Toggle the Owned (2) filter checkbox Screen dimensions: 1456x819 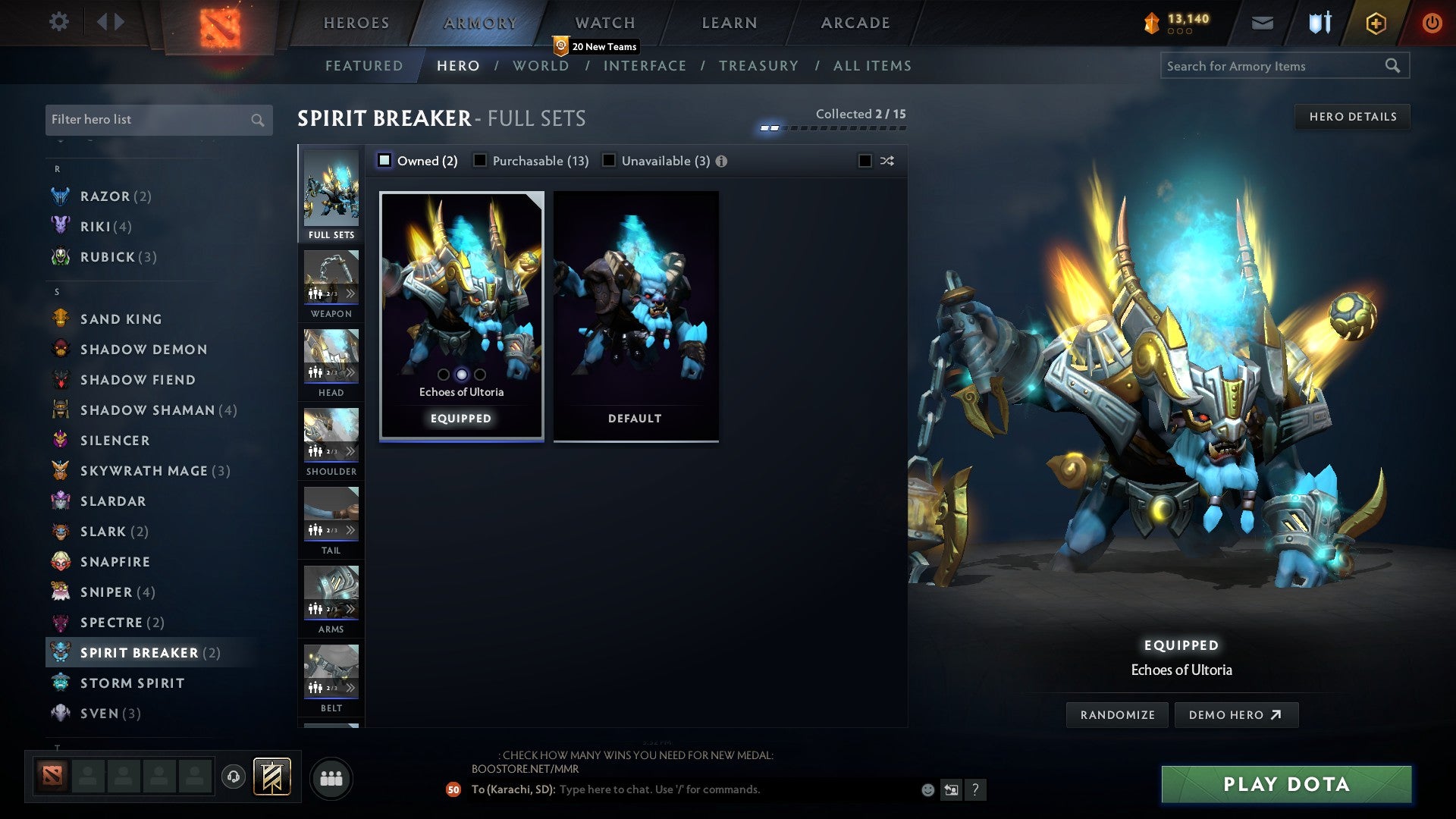[x=384, y=160]
